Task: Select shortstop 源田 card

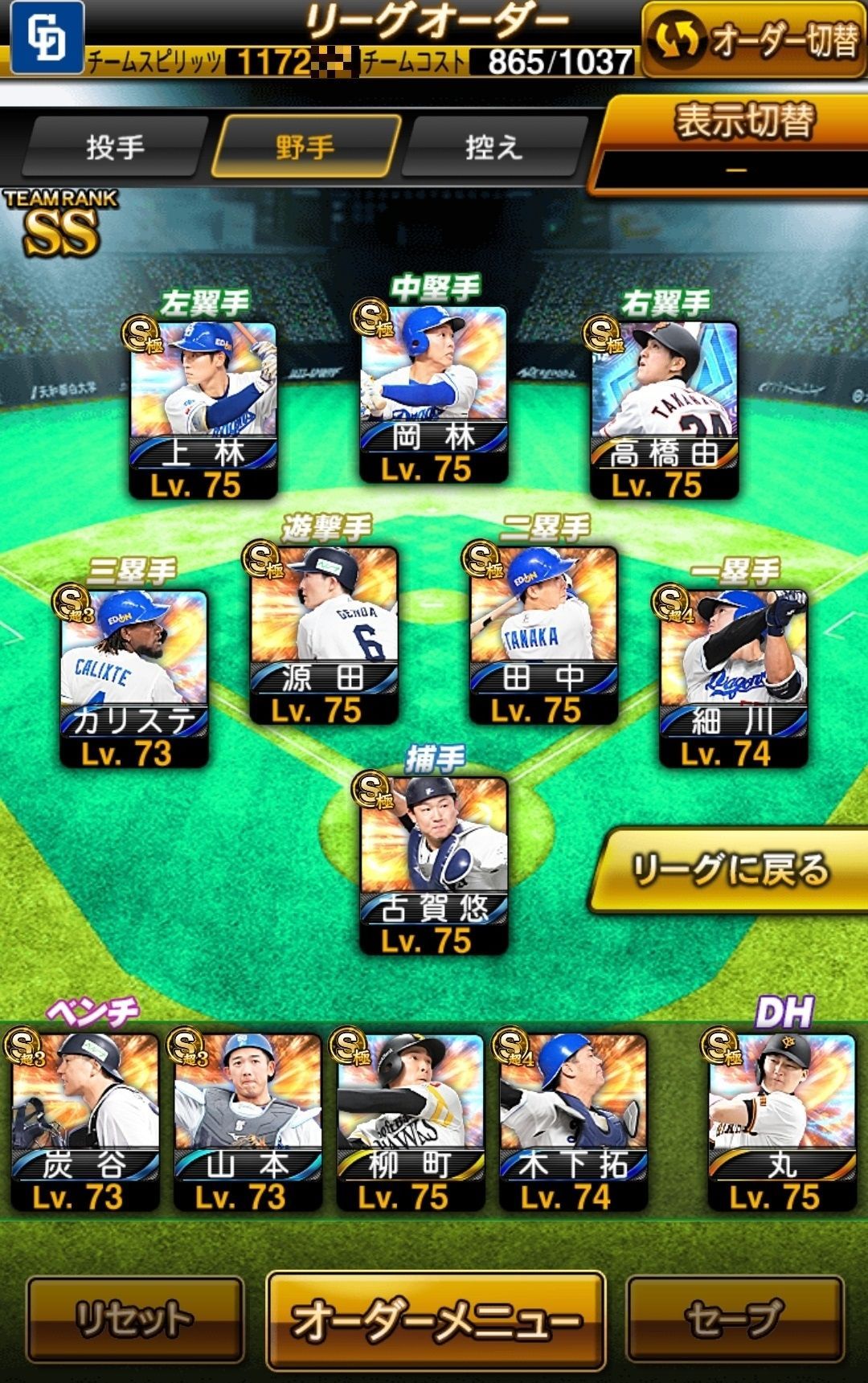Action: [x=324, y=635]
